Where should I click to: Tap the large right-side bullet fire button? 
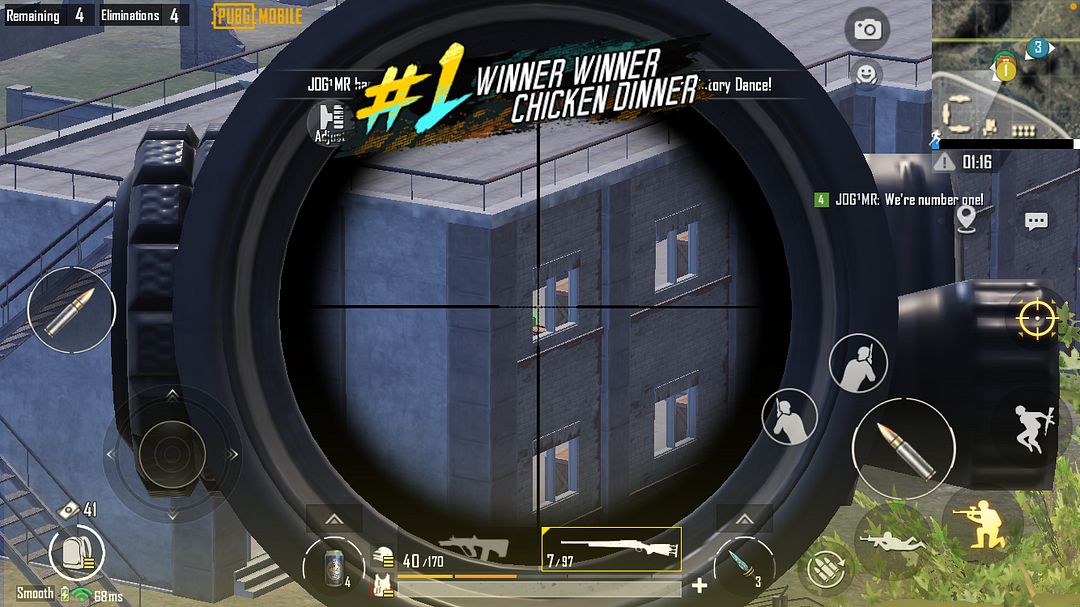[903, 449]
